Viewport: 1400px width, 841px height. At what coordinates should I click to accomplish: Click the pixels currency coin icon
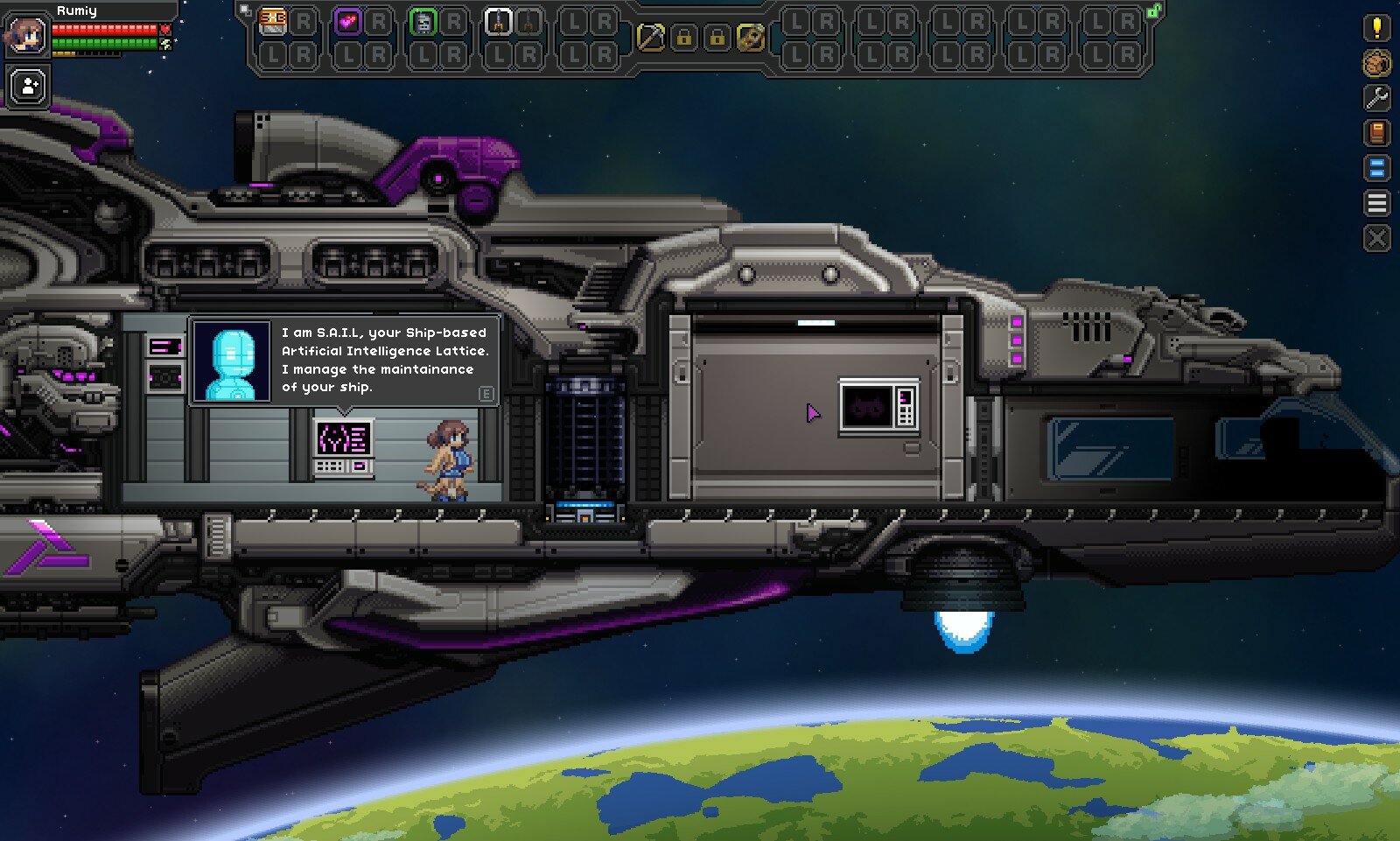pos(1376,64)
